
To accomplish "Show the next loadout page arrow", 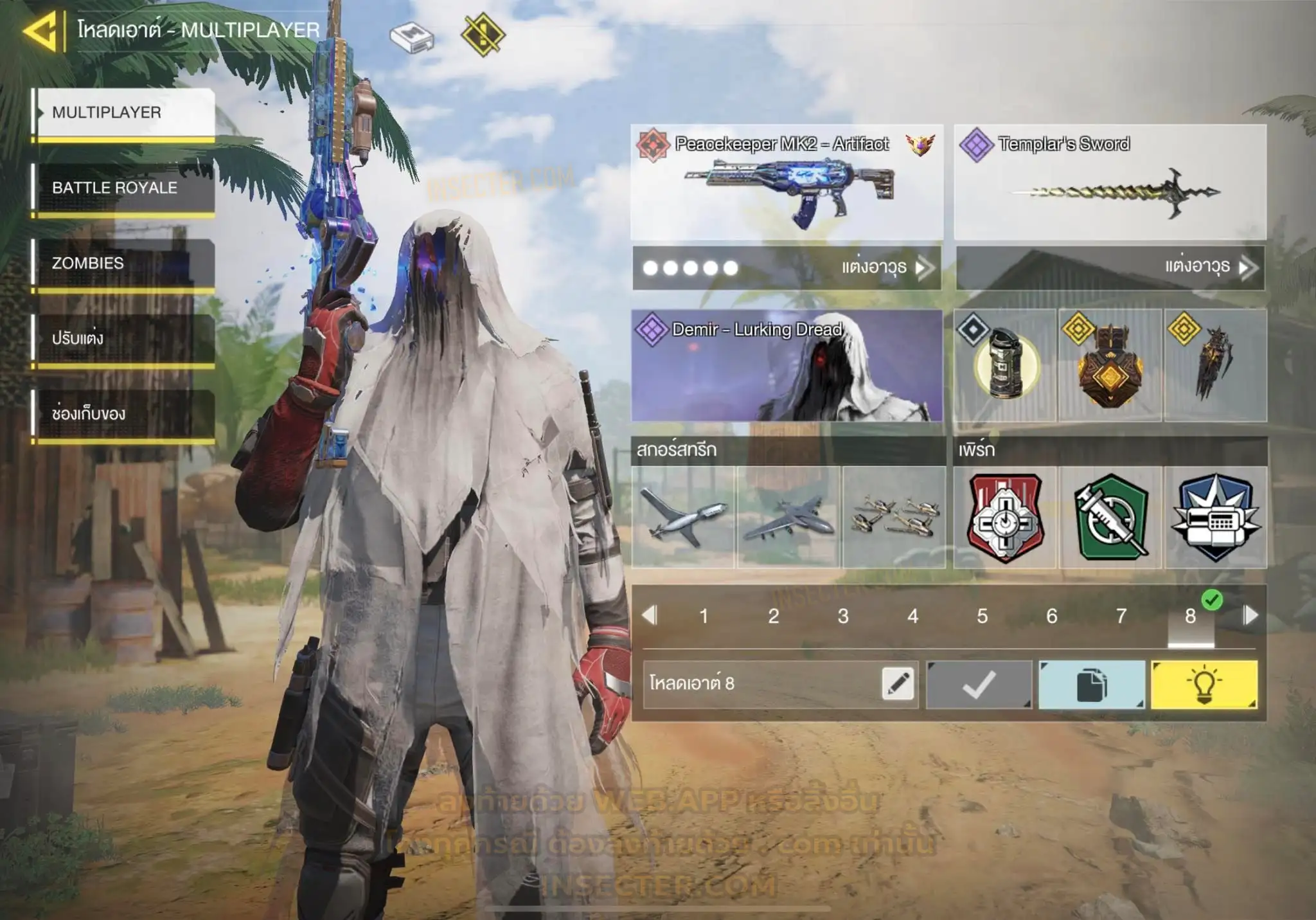I will [x=1250, y=615].
